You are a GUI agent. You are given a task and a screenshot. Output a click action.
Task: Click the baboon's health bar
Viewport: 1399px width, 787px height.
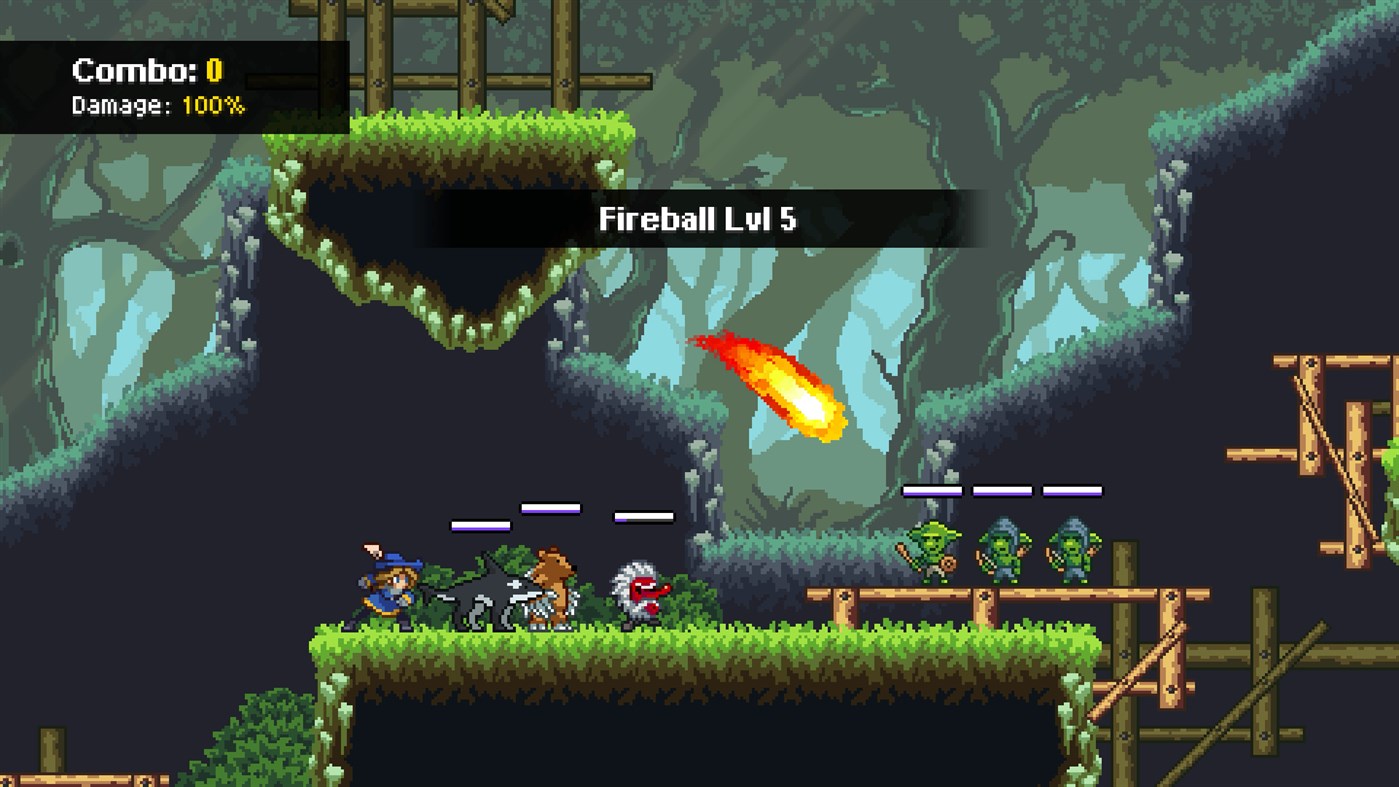tap(645, 517)
